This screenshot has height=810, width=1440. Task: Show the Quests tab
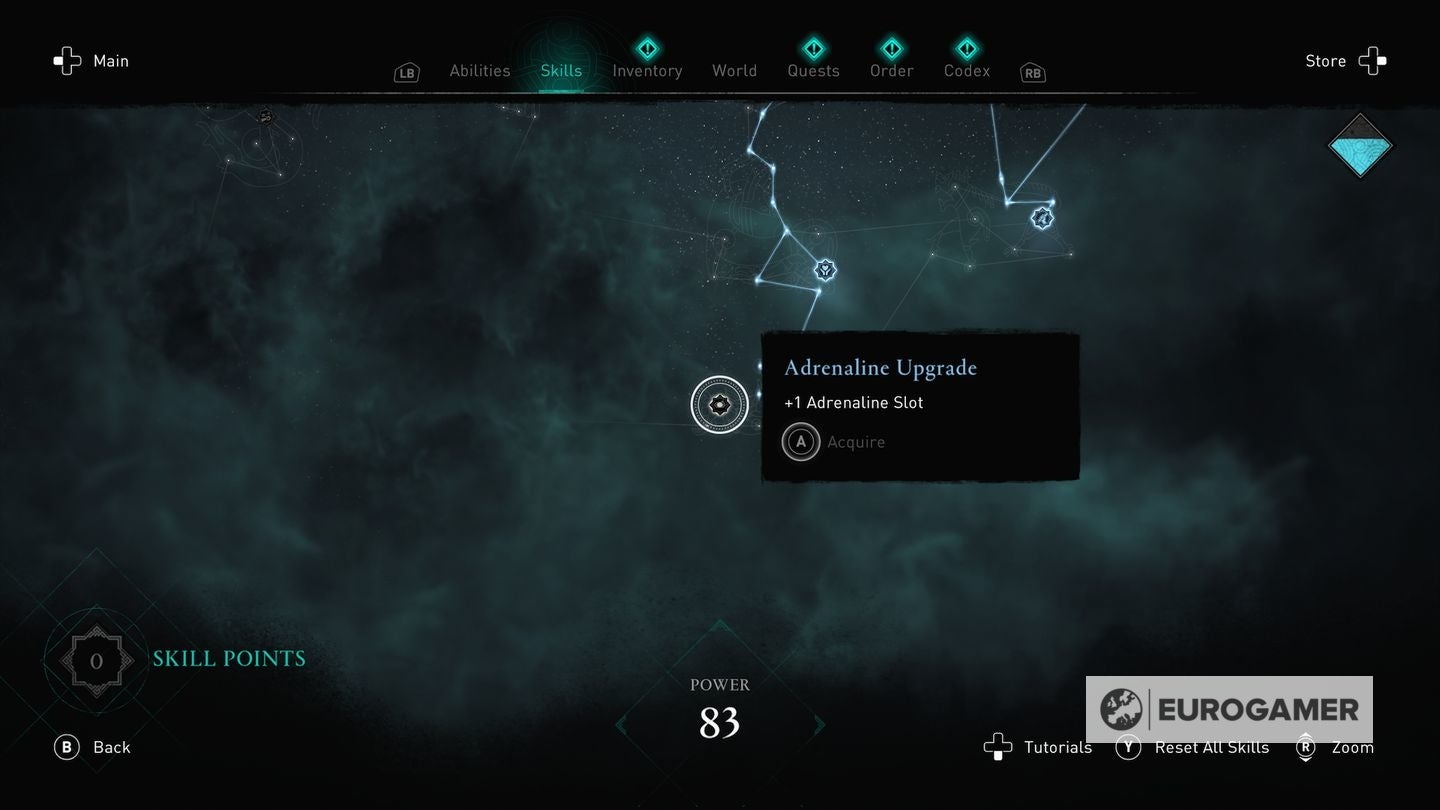813,71
